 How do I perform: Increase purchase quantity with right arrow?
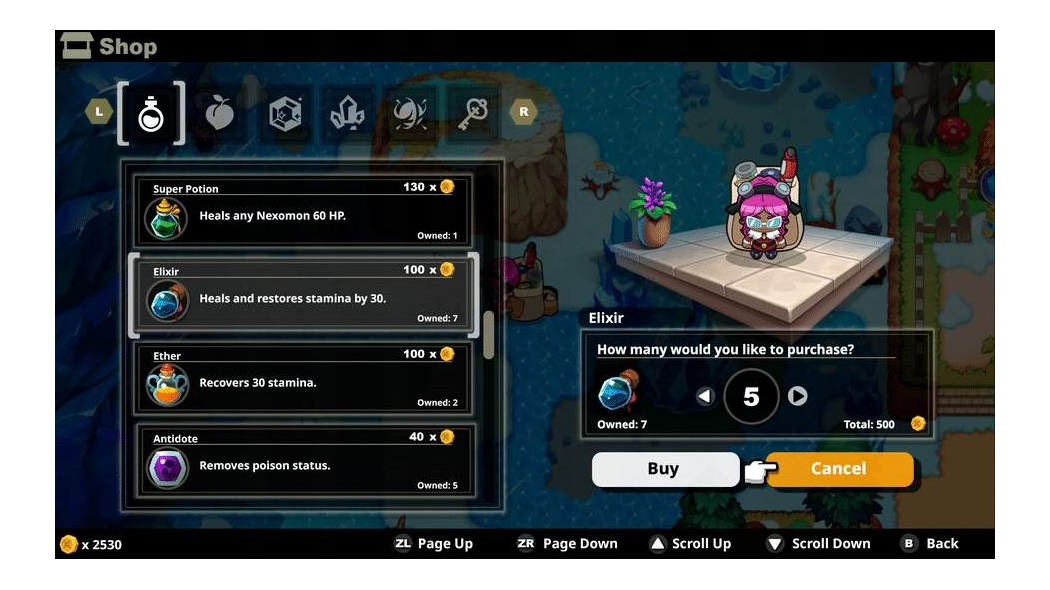coord(797,396)
